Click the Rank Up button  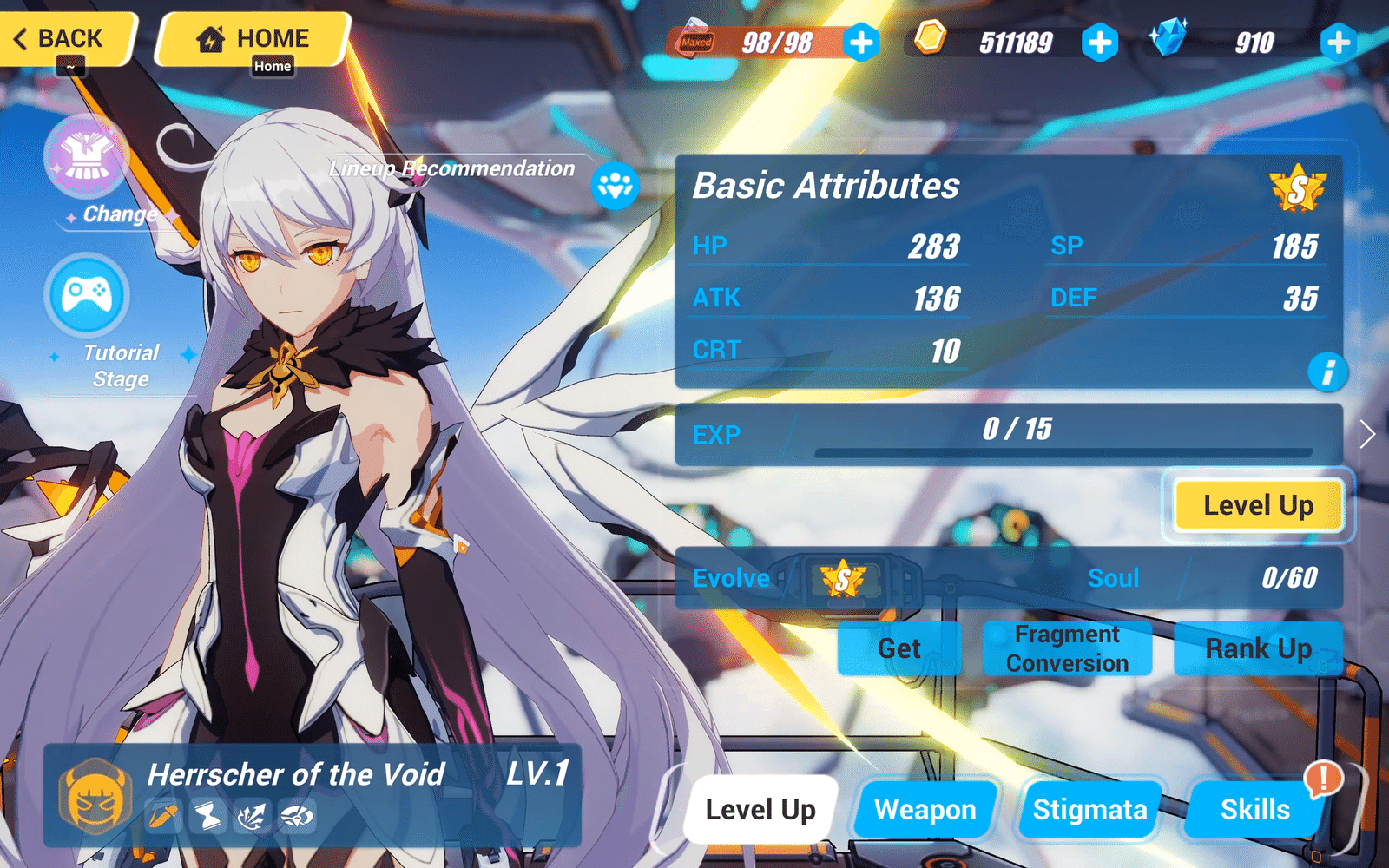pos(1258,648)
